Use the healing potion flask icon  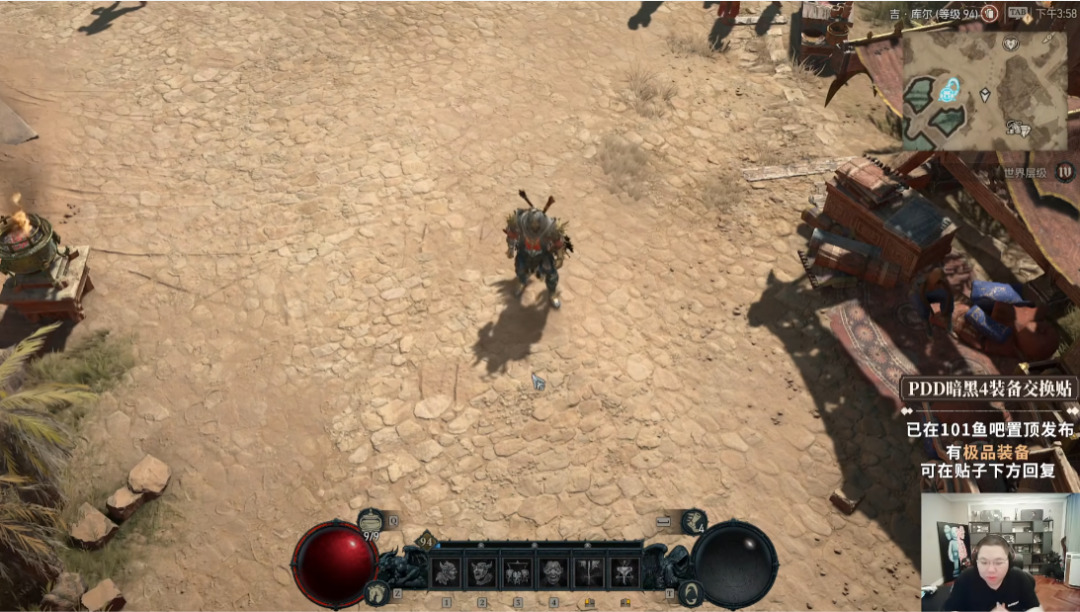click(x=372, y=520)
